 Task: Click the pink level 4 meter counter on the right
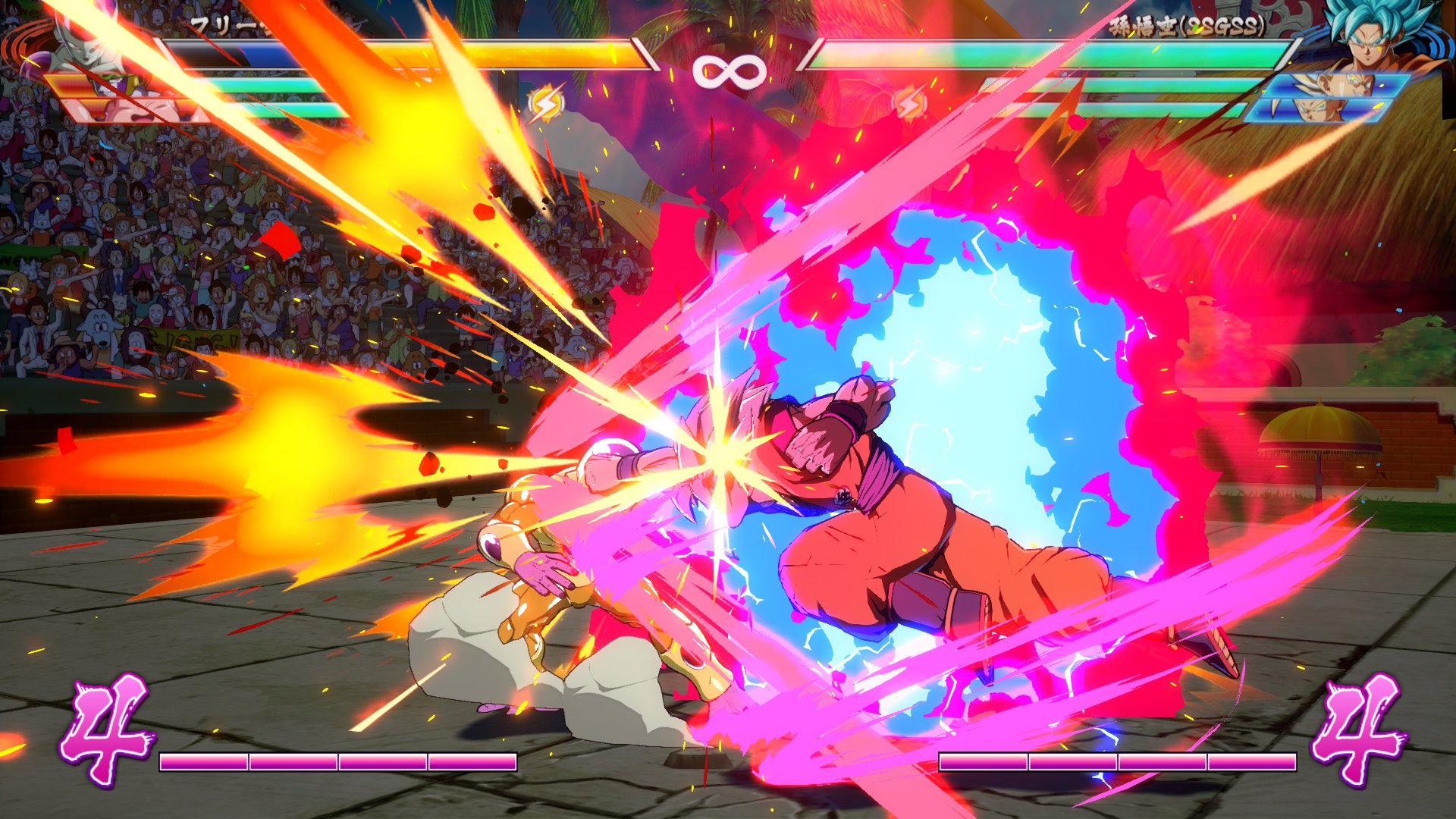pos(1361,720)
